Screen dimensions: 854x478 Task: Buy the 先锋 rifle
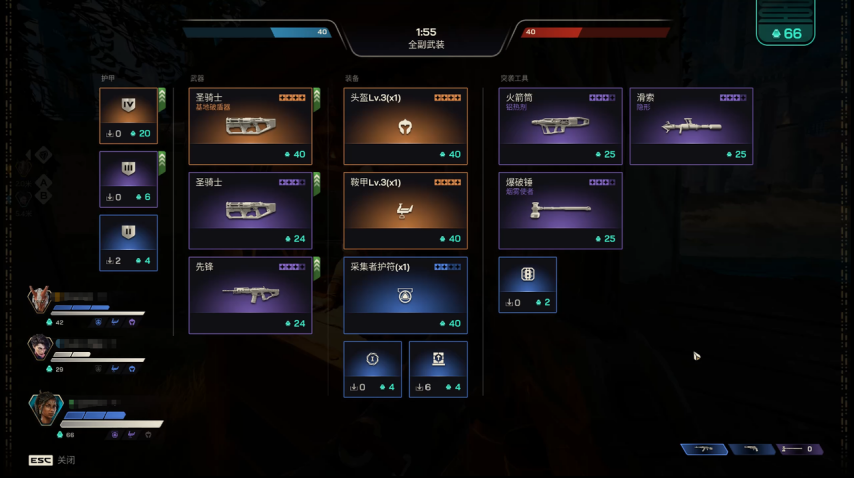[250, 295]
